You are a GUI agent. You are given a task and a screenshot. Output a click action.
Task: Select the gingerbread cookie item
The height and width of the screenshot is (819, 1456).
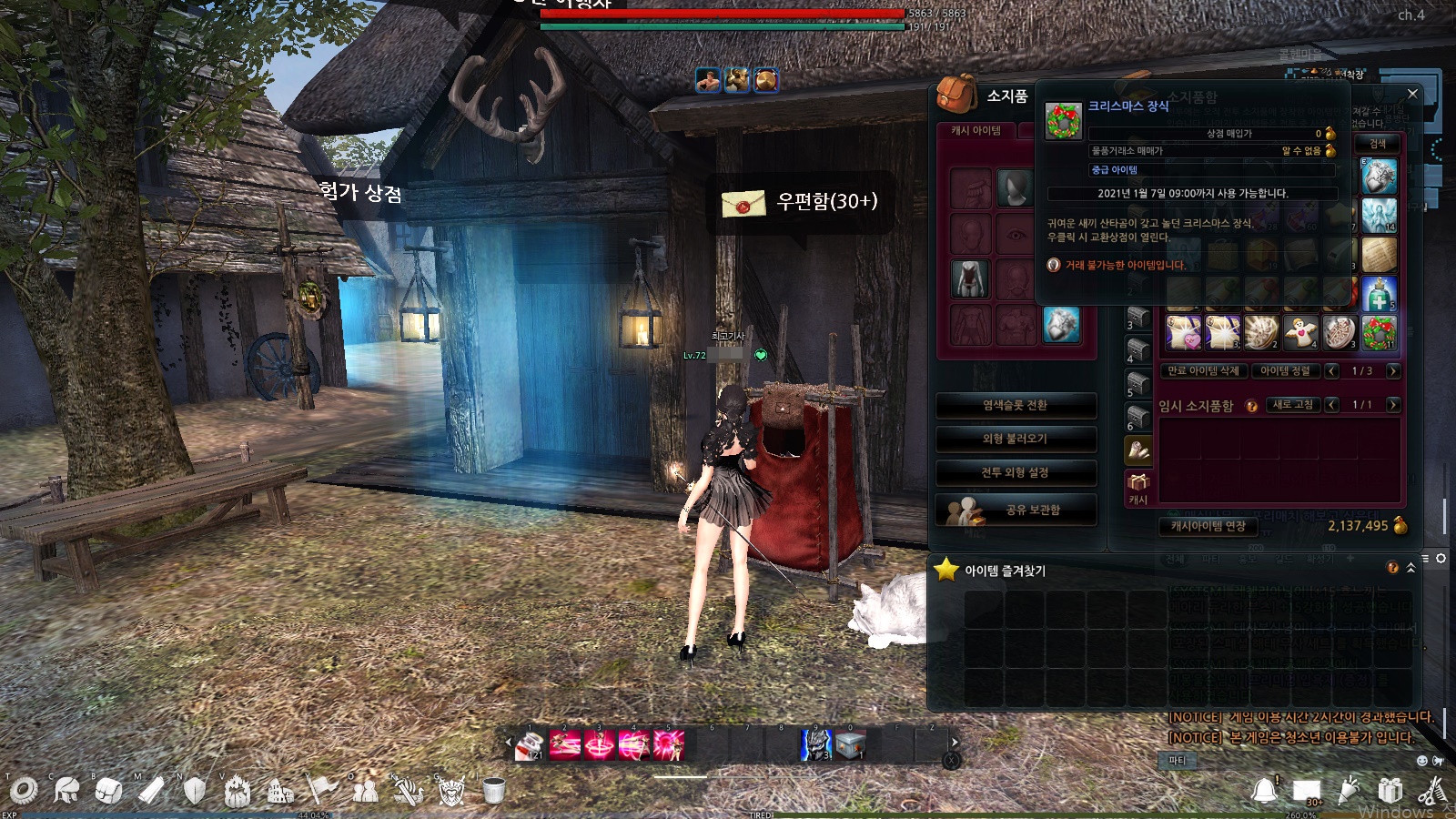1300,333
